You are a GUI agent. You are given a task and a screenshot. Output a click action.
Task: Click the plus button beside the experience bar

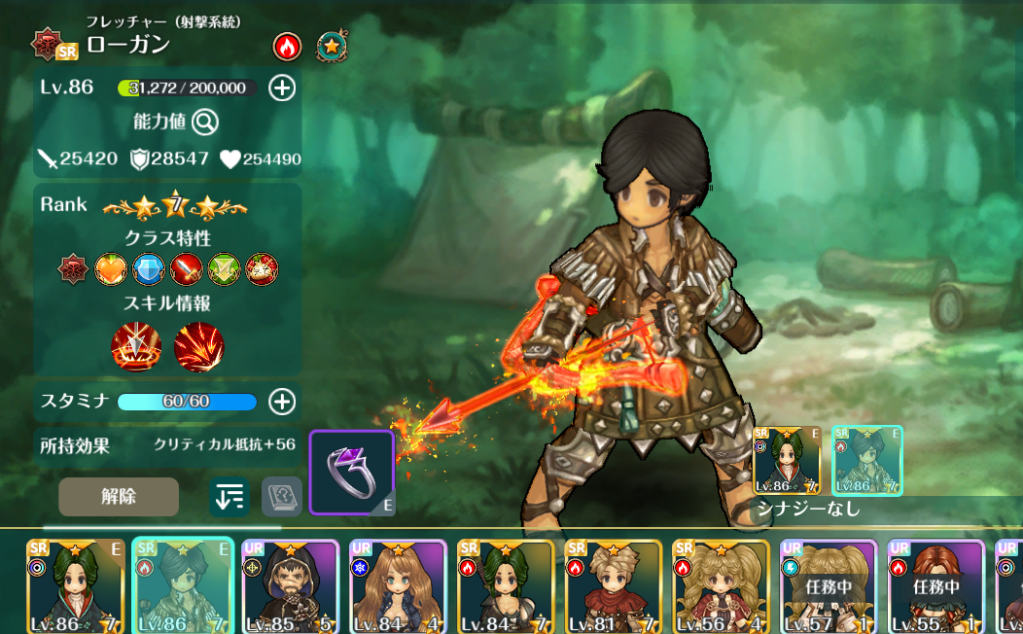[x=283, y=88]
